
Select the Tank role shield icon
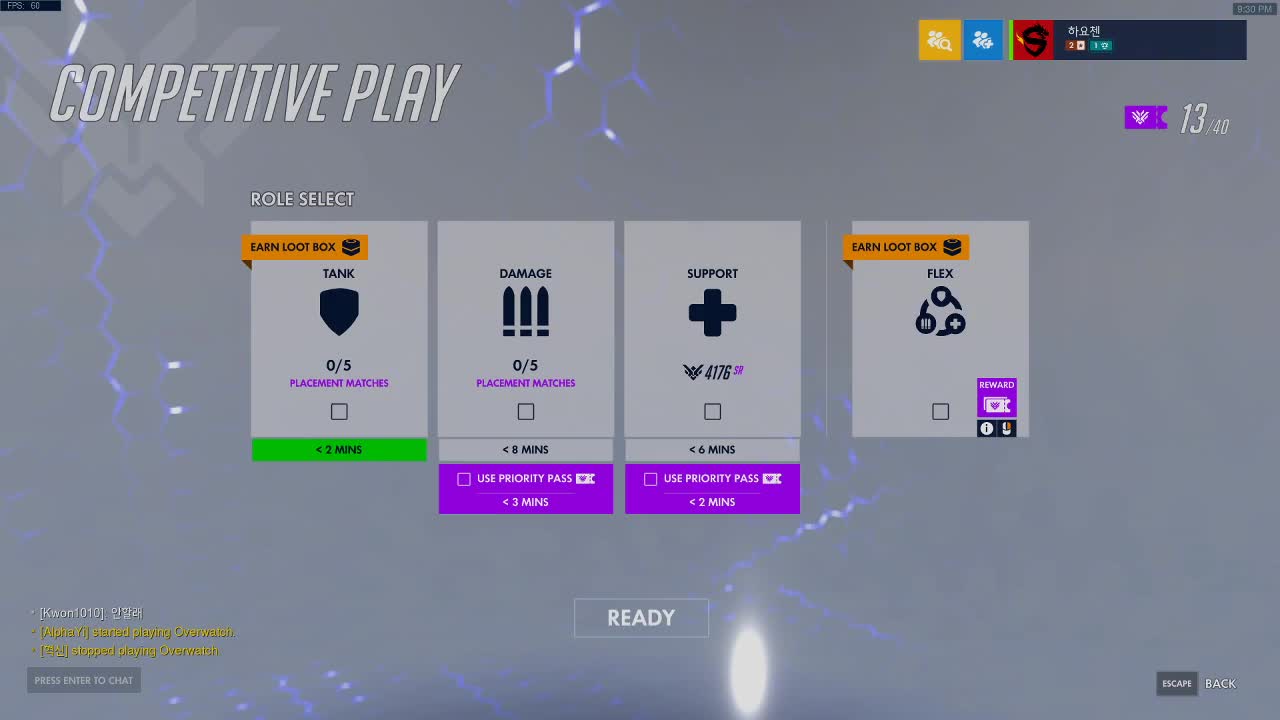[339, 311]
